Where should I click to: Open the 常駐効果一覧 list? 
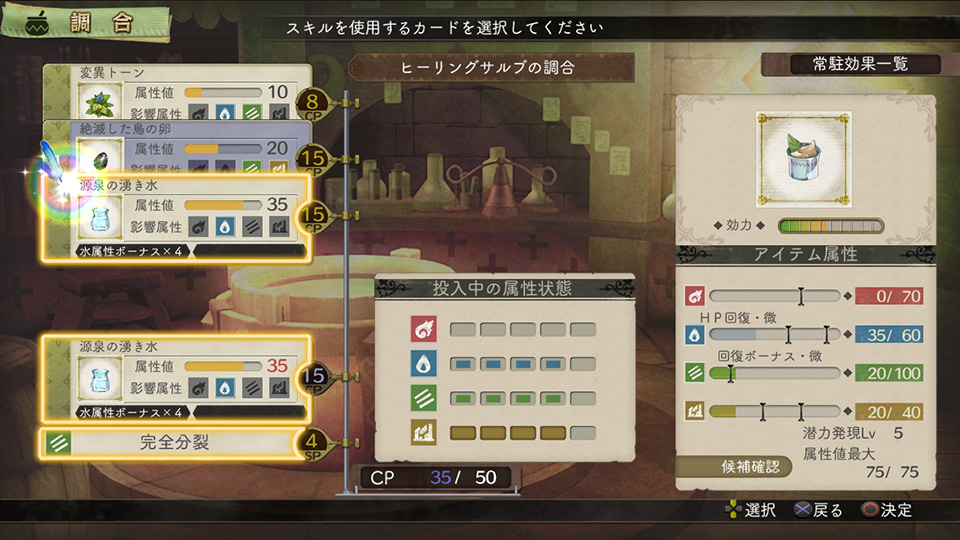pyautogui.click(x=850, y=64)
